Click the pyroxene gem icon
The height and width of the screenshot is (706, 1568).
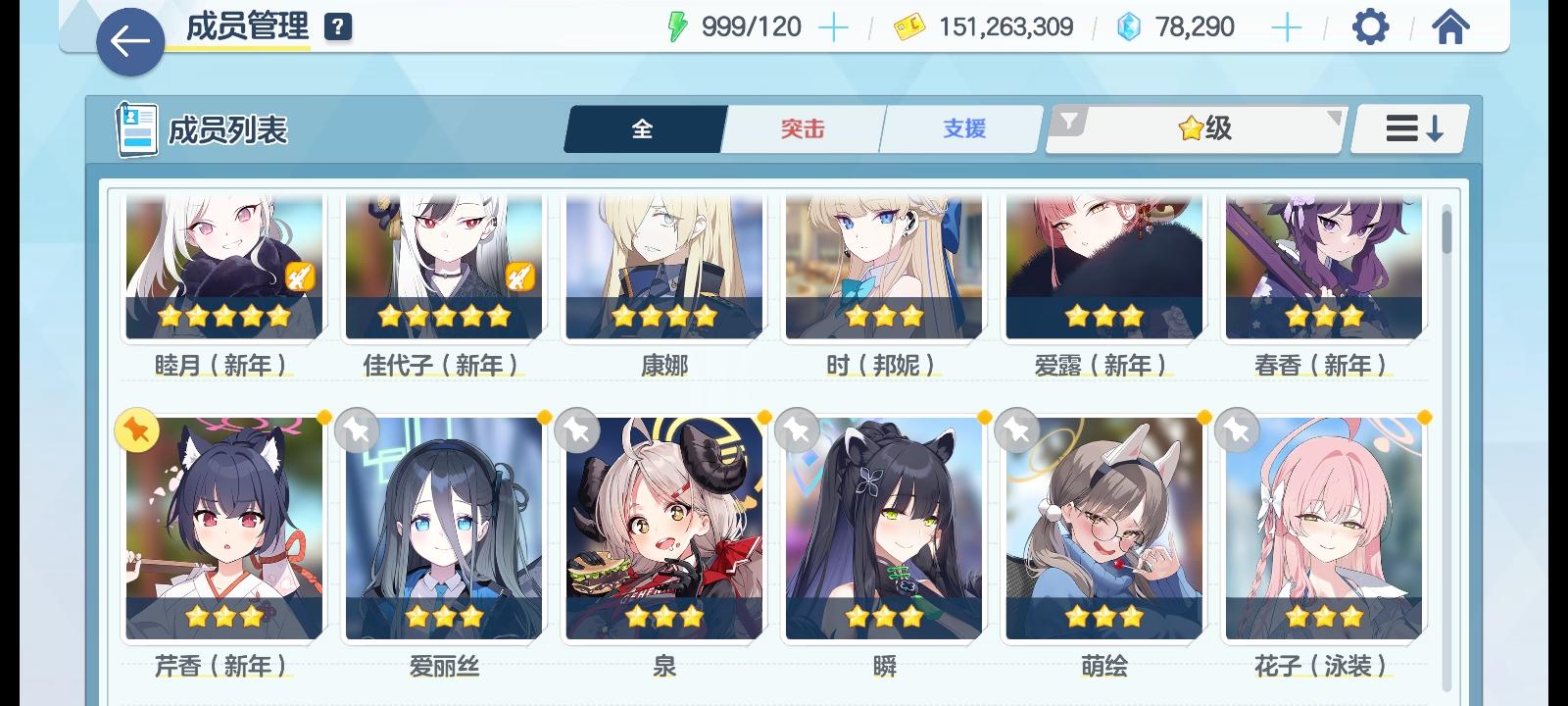pos(1128,28)
